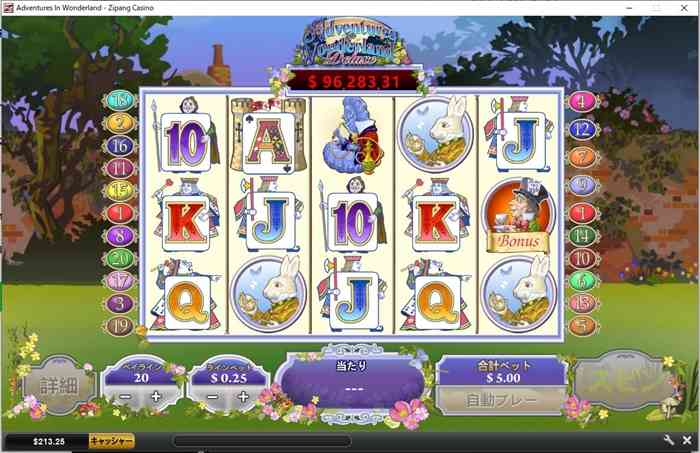Select payline marker 12
Image resolution: width=700 pixels, height=453 pixels.
(581, 129)
